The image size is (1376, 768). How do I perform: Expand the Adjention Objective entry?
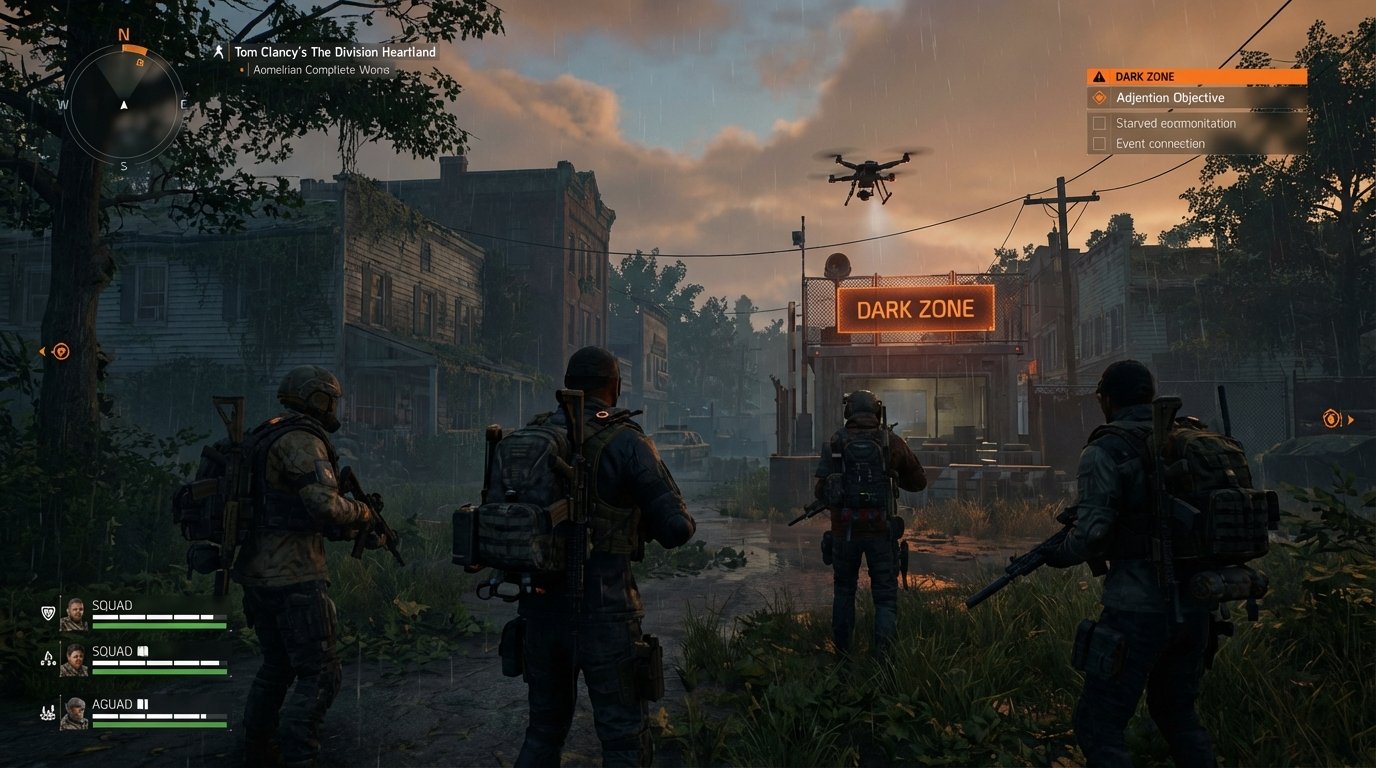coord(1170,97)
